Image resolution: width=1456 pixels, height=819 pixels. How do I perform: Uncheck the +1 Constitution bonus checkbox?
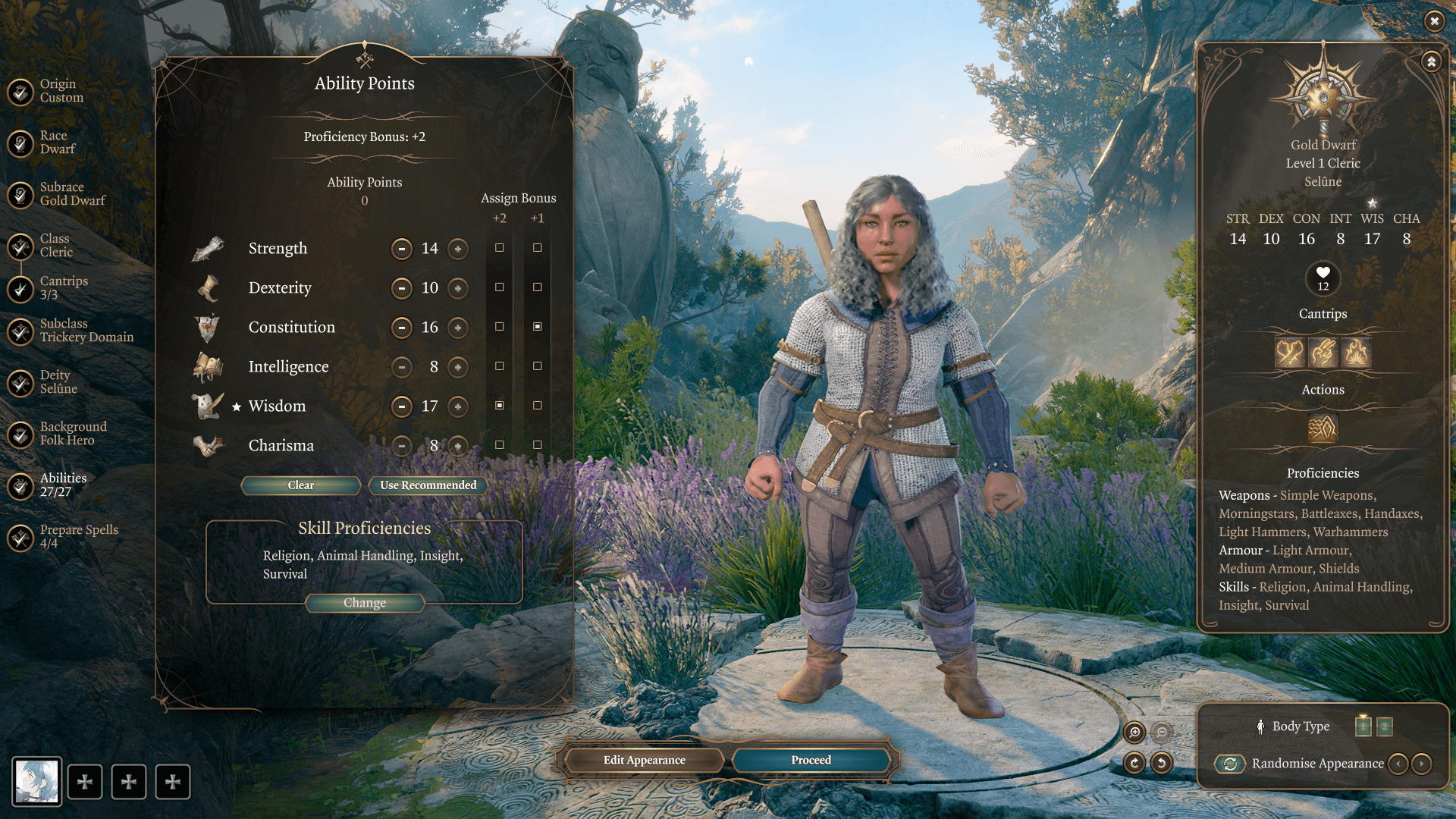point(538,326)
